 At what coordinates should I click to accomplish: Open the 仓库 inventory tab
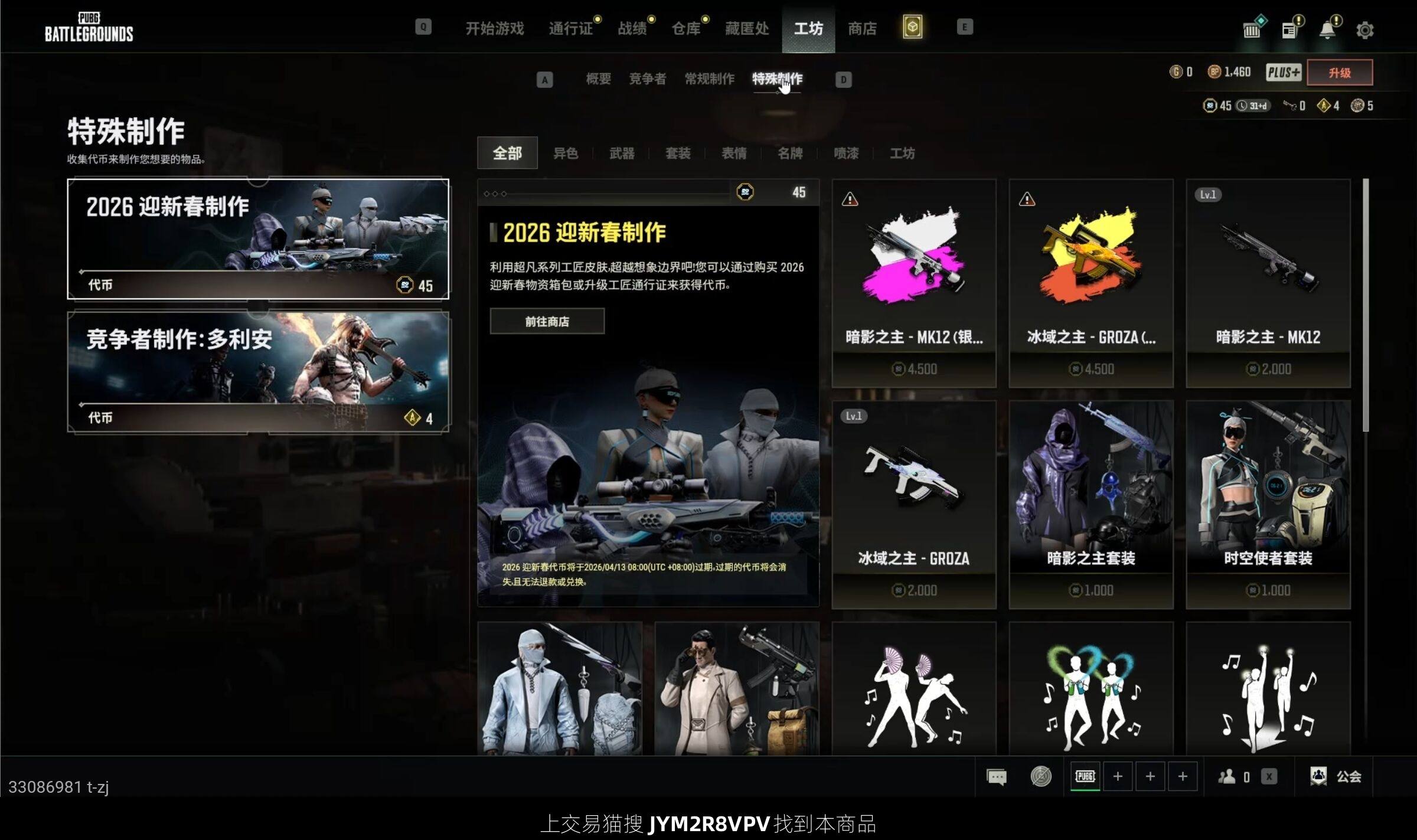(686, 28)
